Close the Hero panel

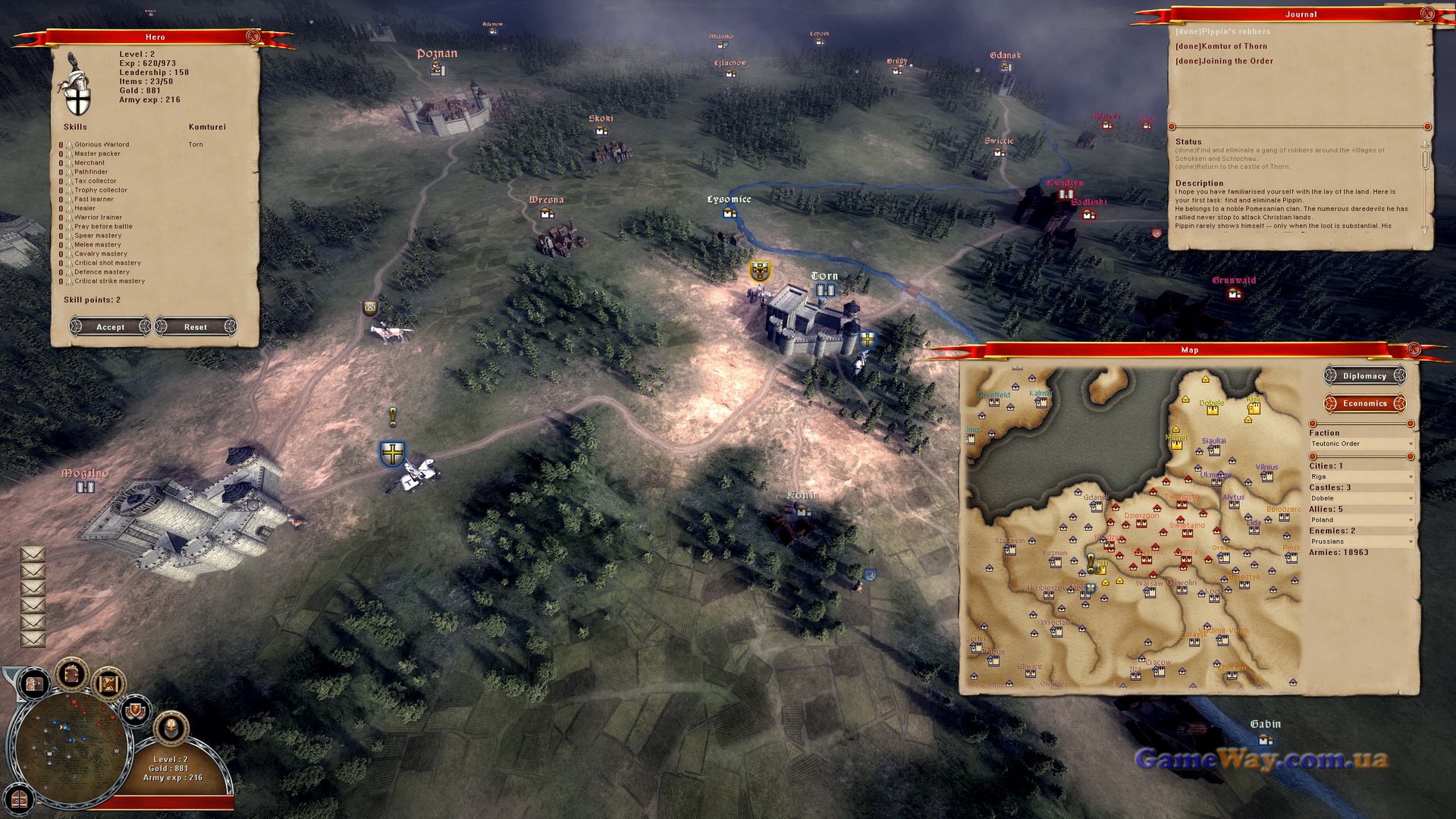pos(253,36)
